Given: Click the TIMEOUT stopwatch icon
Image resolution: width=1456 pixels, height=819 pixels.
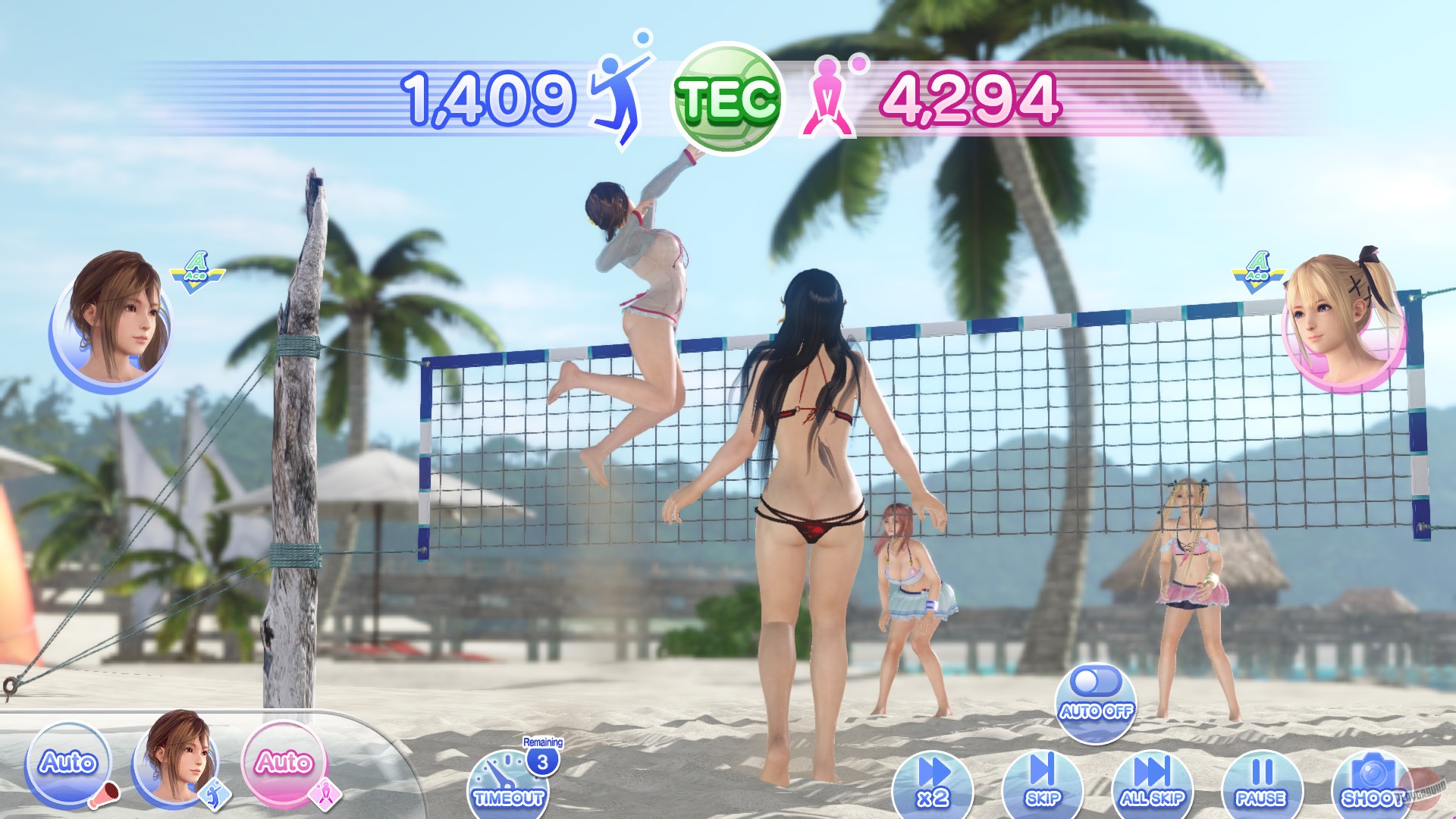Looking at the screenshot, I should click(509, 786).
